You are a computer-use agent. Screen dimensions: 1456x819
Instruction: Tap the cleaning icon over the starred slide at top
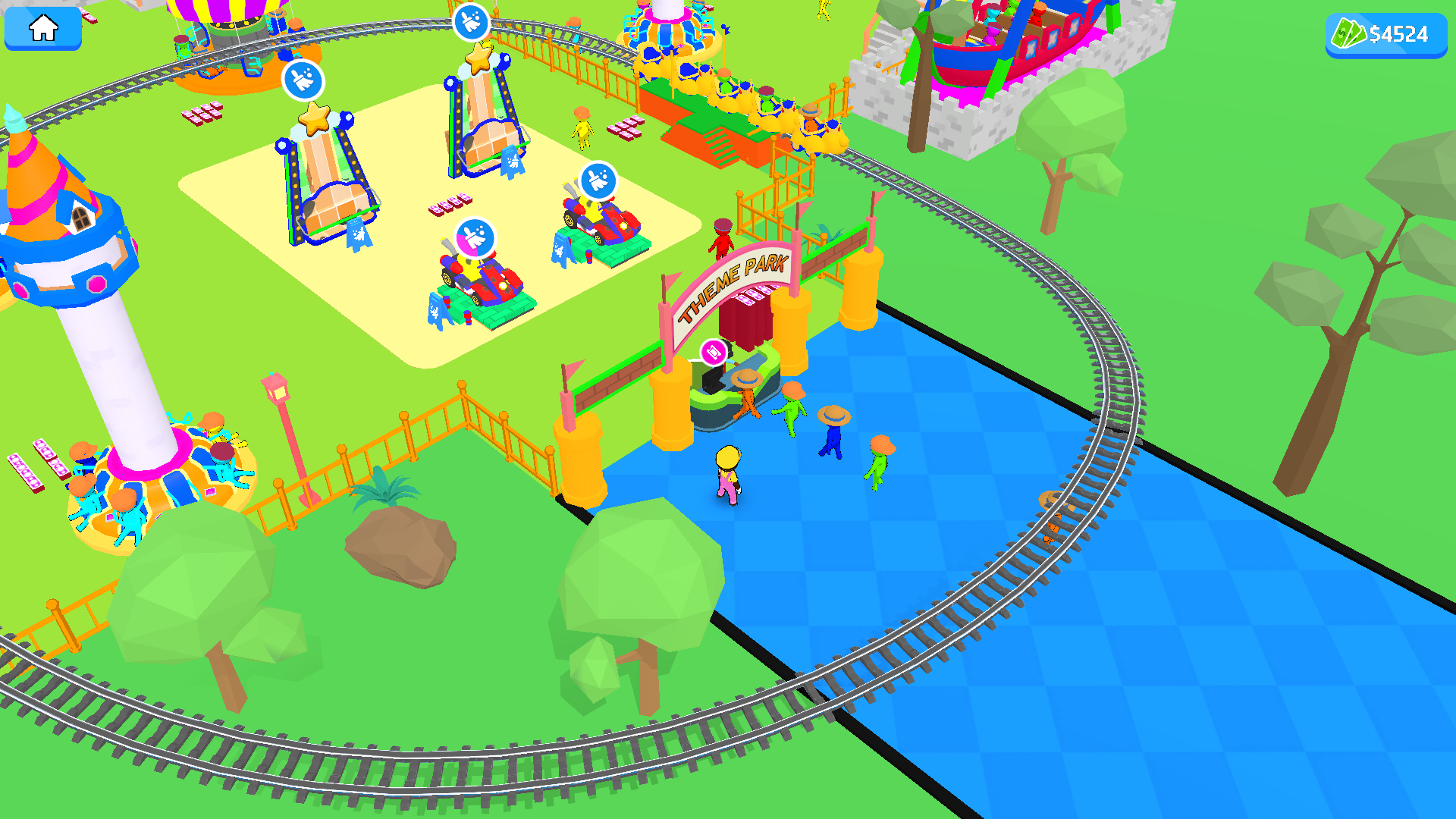click(x=471, y=20)
